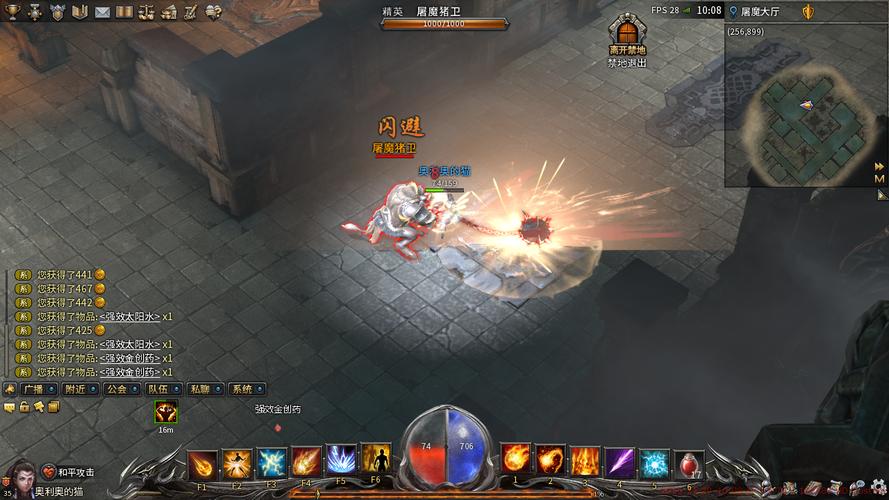The width and height of the screenshot is (889, 500).
Task: Click the 离开禁地 exit button
Action: tap(627, 36)
